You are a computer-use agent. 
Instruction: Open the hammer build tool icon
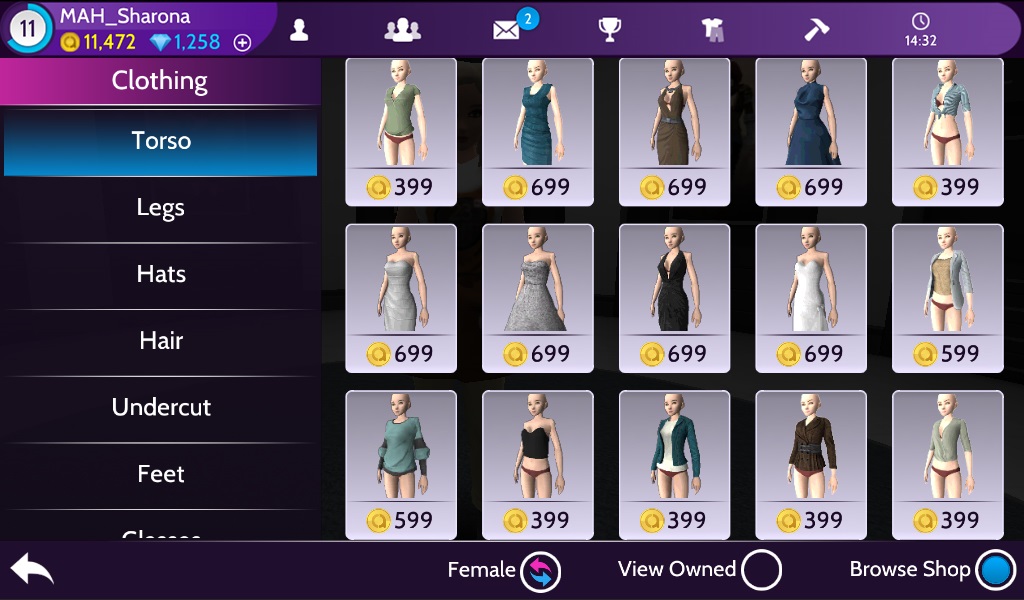point(817,29)
